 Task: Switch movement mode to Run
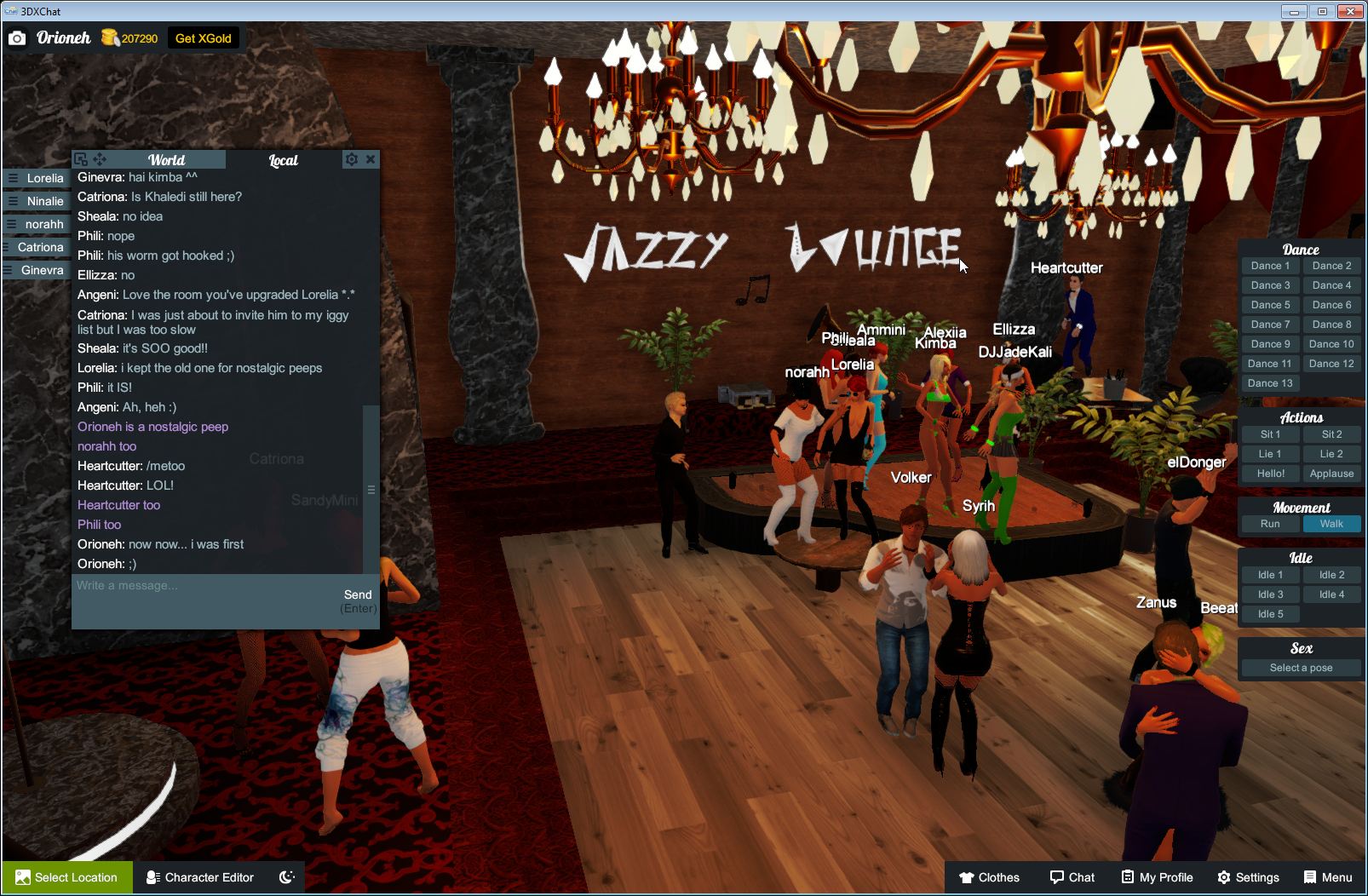tap(1270, 524)
